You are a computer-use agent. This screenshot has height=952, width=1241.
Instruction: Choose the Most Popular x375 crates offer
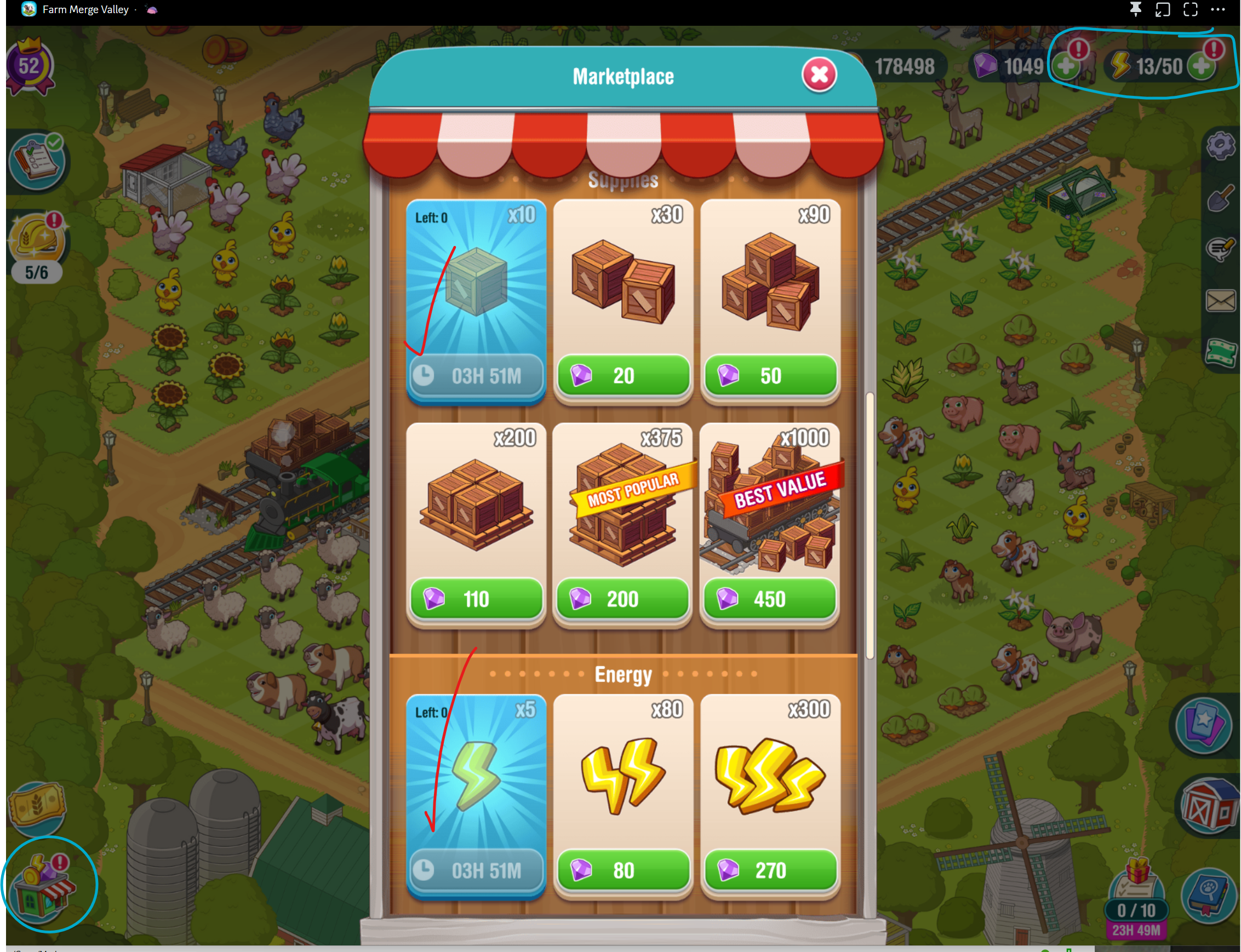click(622, 598)
